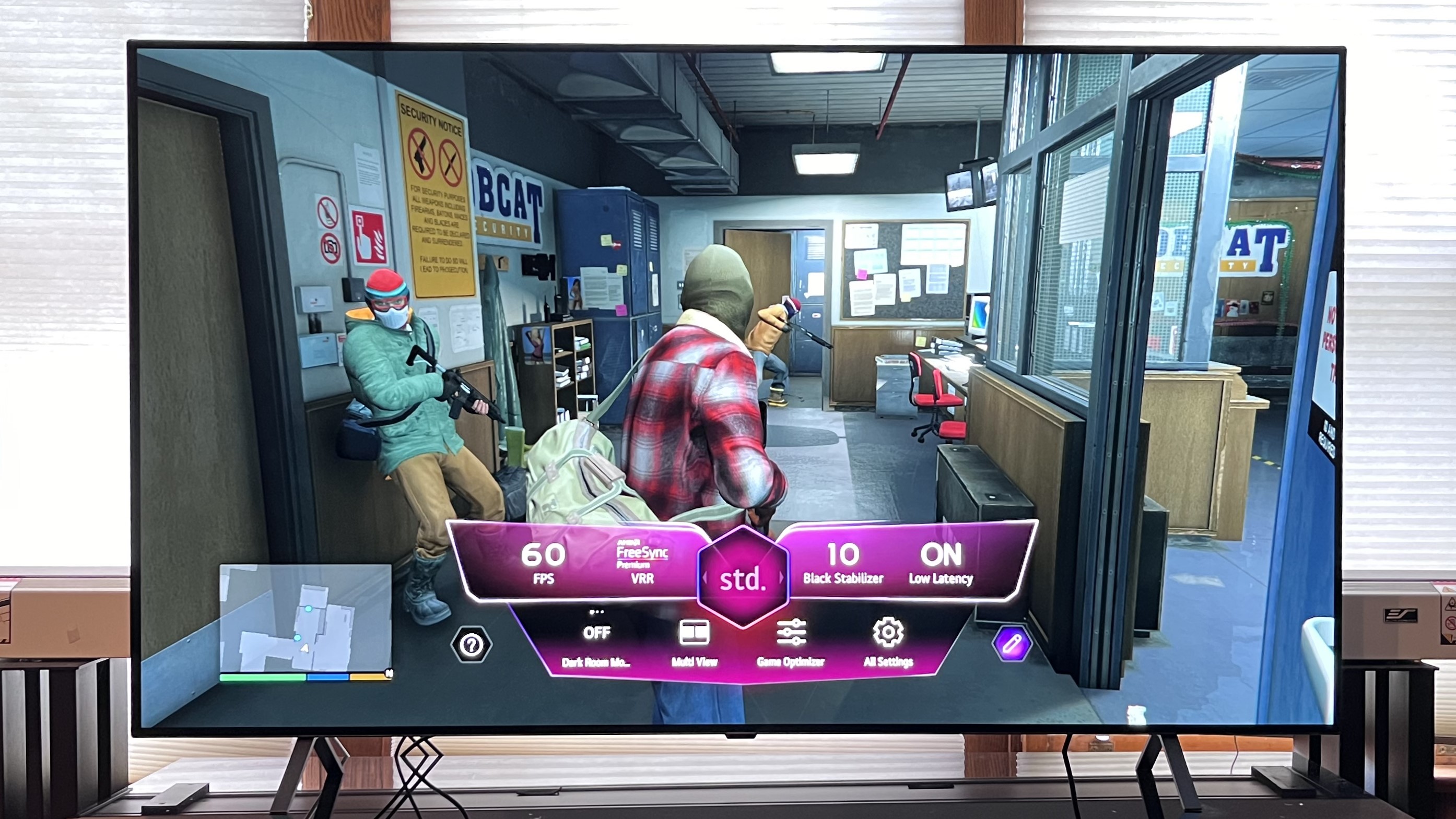Click the right arrow to change game genre

pos(781,577)
